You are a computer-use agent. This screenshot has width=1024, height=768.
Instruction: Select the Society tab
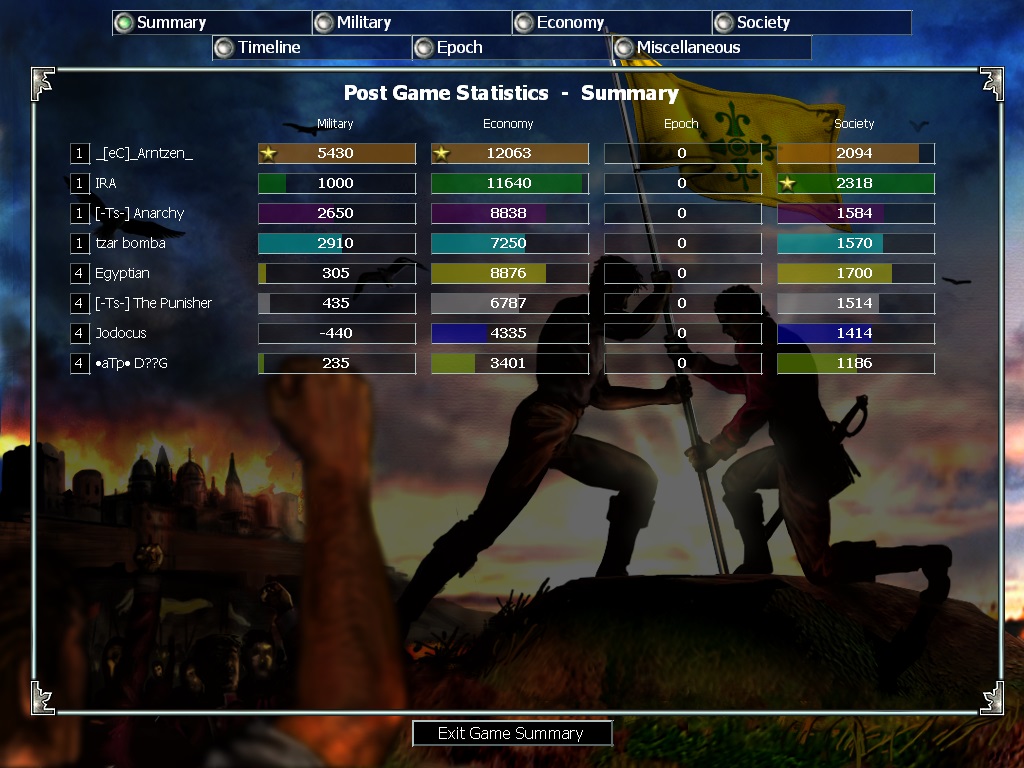pyautogui.click(x=811, y=23)
